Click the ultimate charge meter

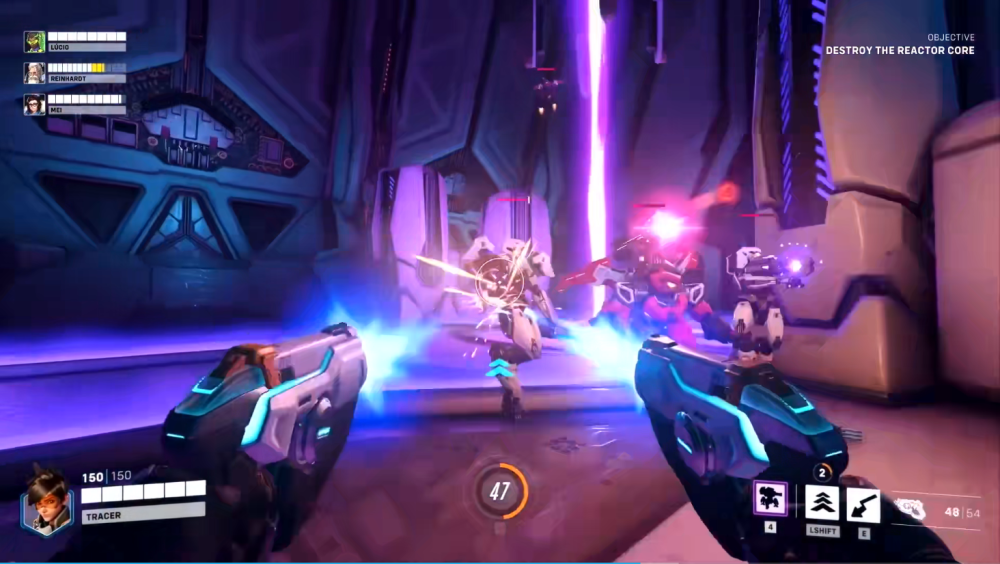[x=499, y=490]
